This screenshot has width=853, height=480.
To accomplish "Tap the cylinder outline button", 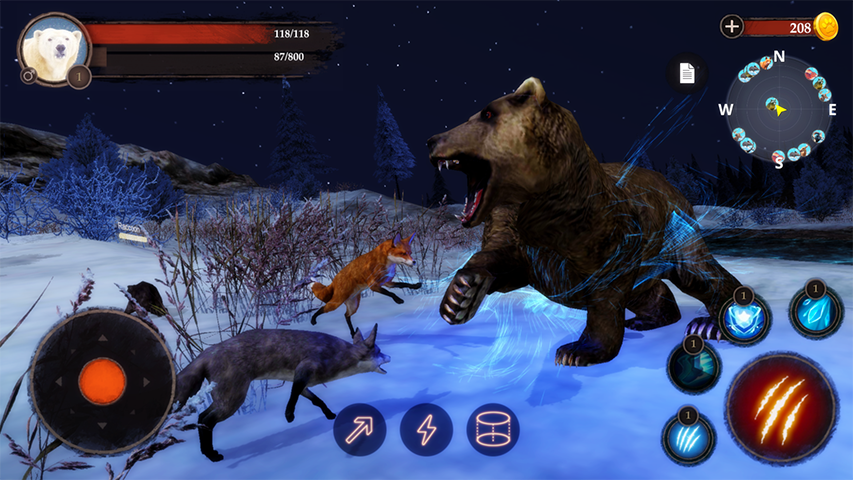I will coord(493,430).
